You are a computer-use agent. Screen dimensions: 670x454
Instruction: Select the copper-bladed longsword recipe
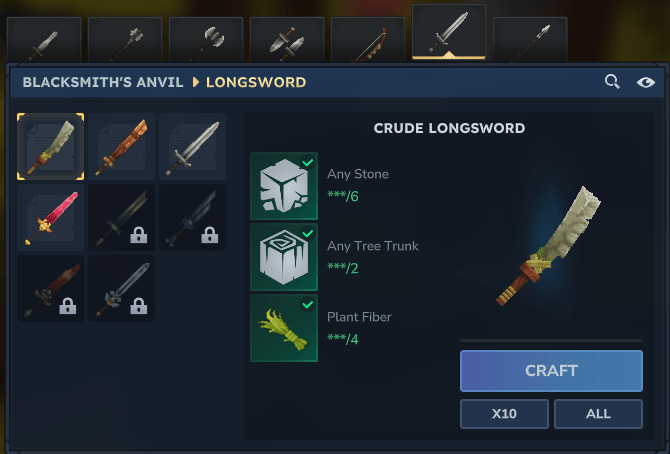(121, 146)
